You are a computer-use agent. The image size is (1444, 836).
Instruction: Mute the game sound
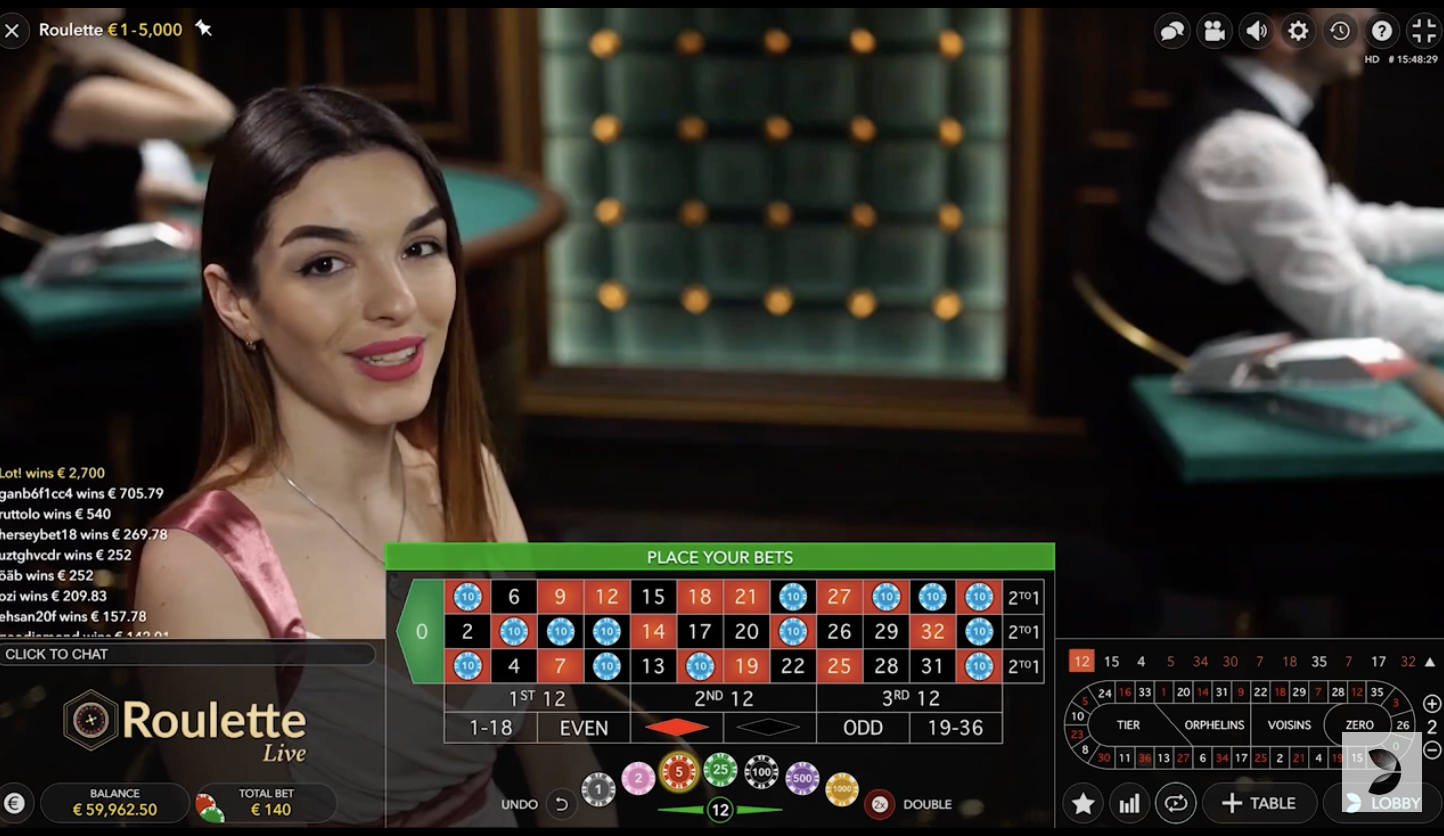coord(1256,30)
